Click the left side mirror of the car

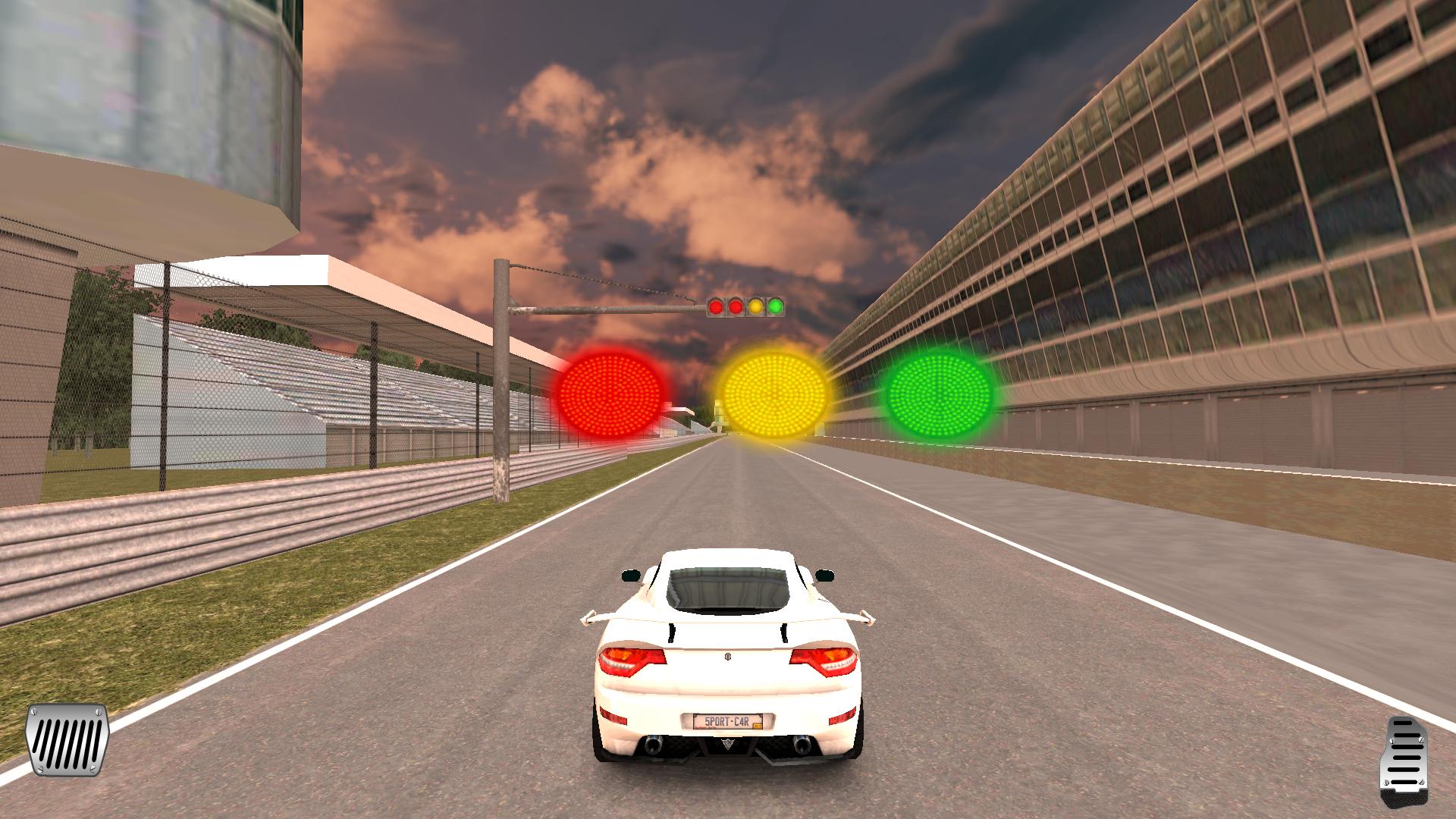(x=631, y=574)
